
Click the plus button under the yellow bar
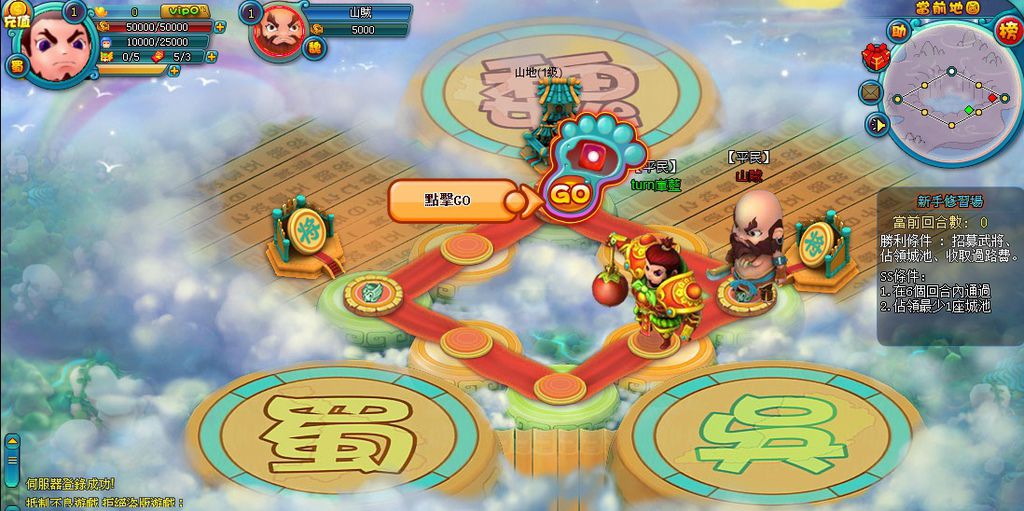coord(174,71)
